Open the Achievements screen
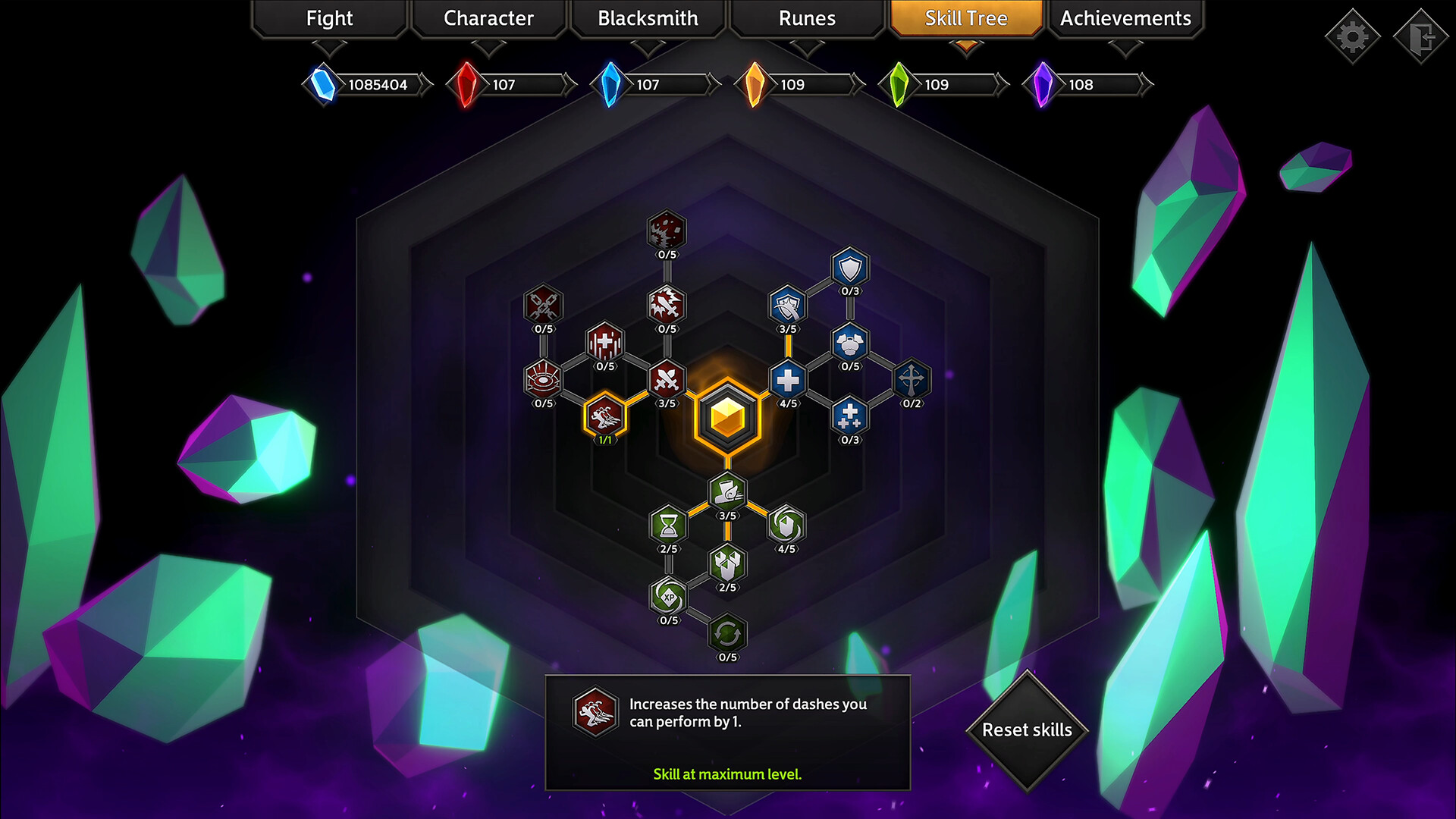 click(1125, 18)
